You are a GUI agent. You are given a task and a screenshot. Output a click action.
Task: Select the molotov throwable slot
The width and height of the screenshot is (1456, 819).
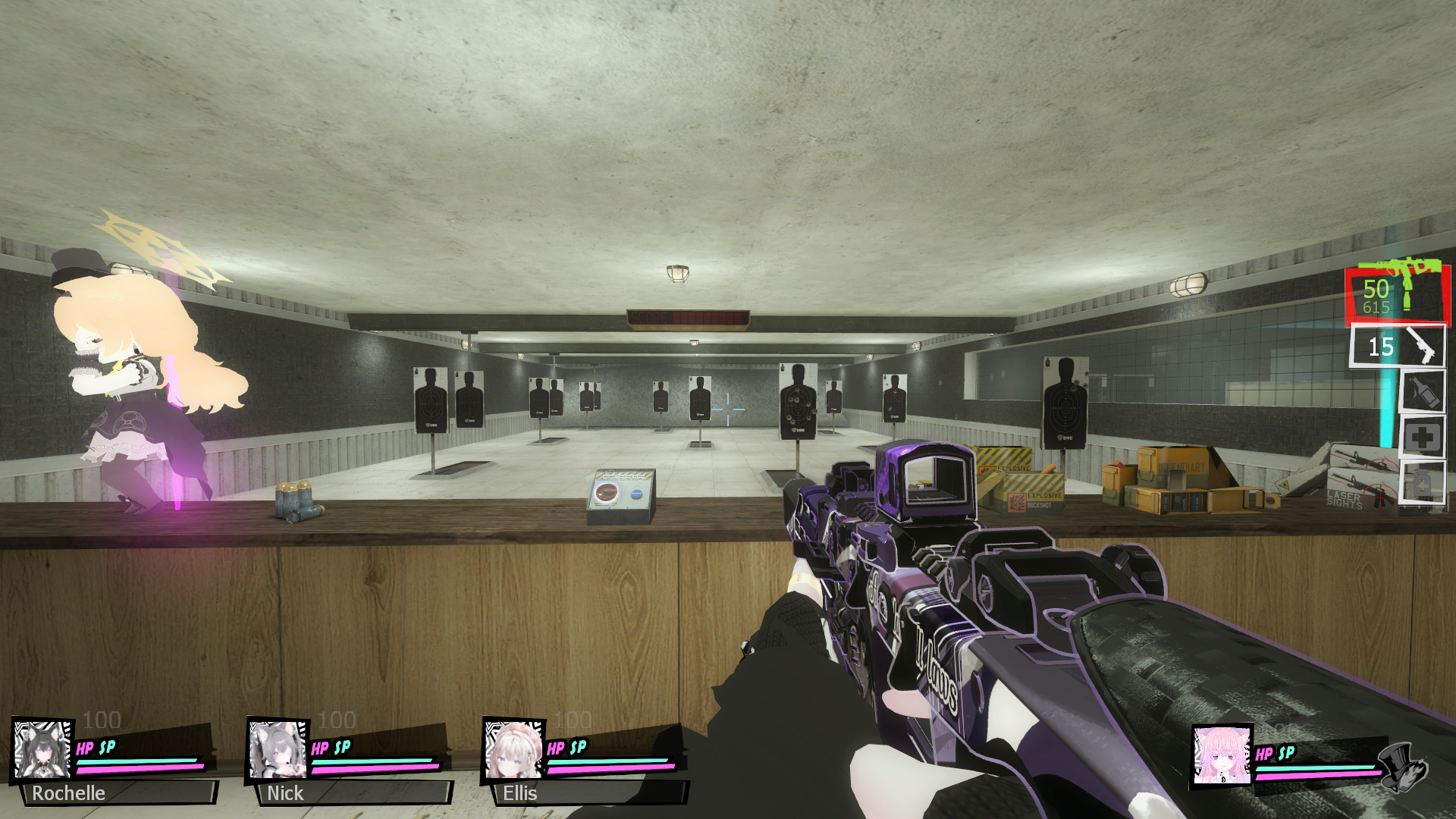1423,392
